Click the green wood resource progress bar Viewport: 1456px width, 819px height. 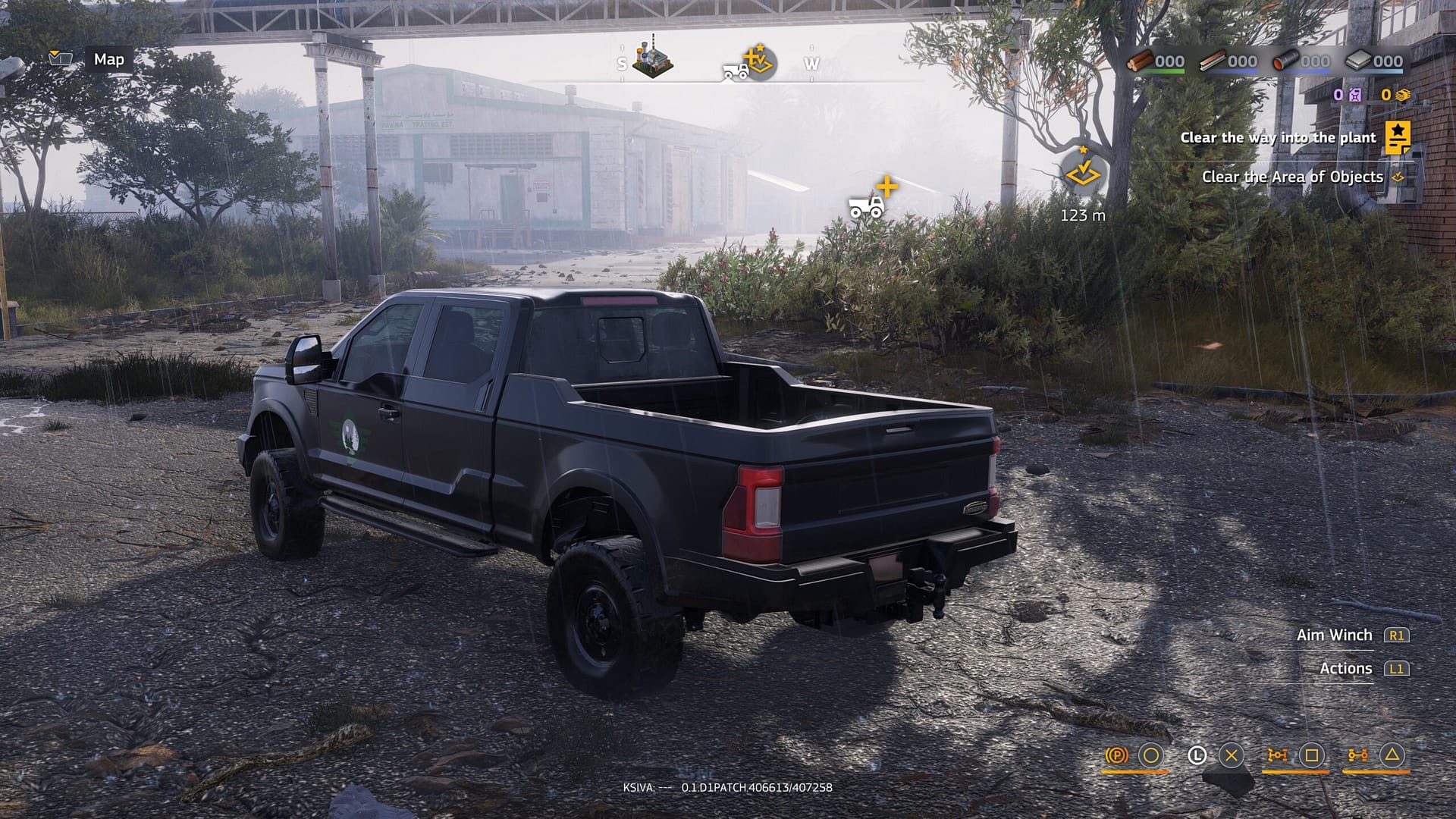(1165, 71)
